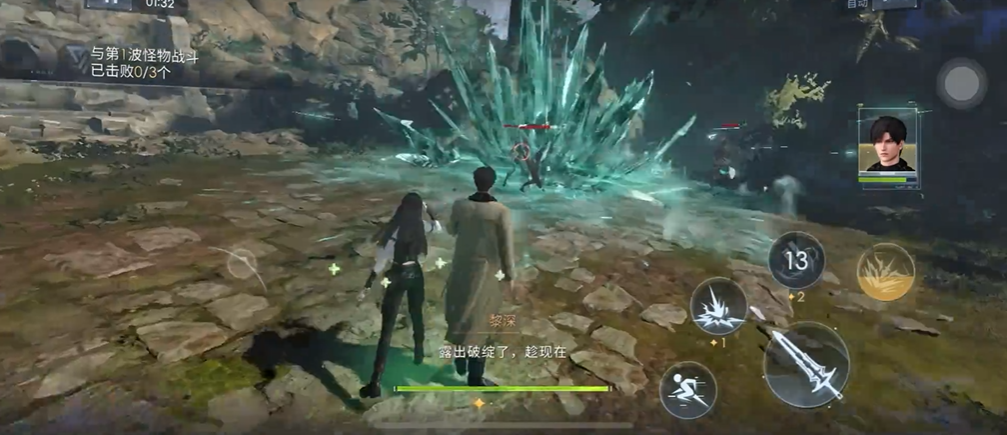The height and width of the screenshot is (435, 1007).
Task: Pause the battle with the pause button
Action: (x=108, y=4)
